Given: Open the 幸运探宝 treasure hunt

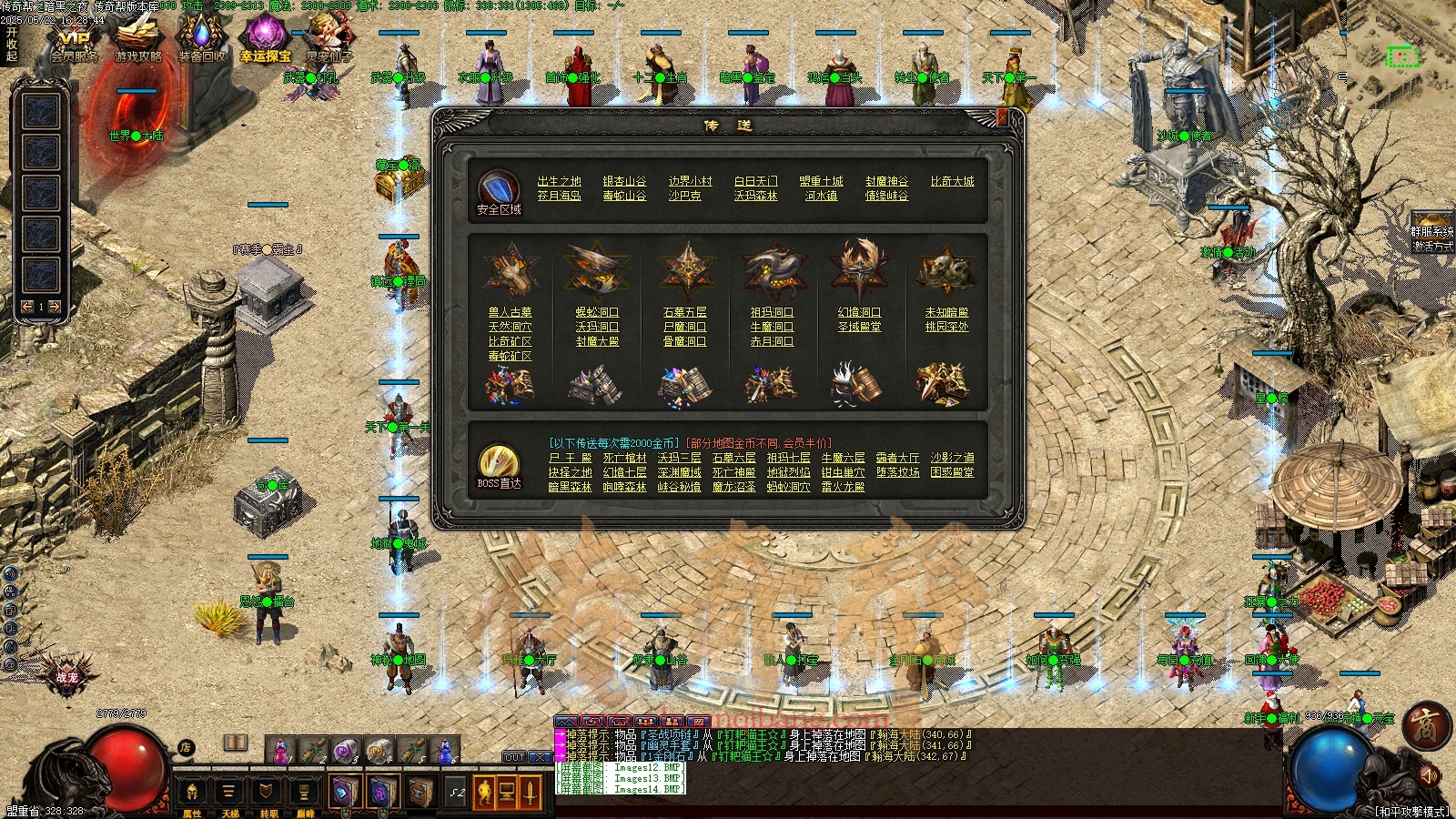Looking at the screenshot, I should pos(265,44).
